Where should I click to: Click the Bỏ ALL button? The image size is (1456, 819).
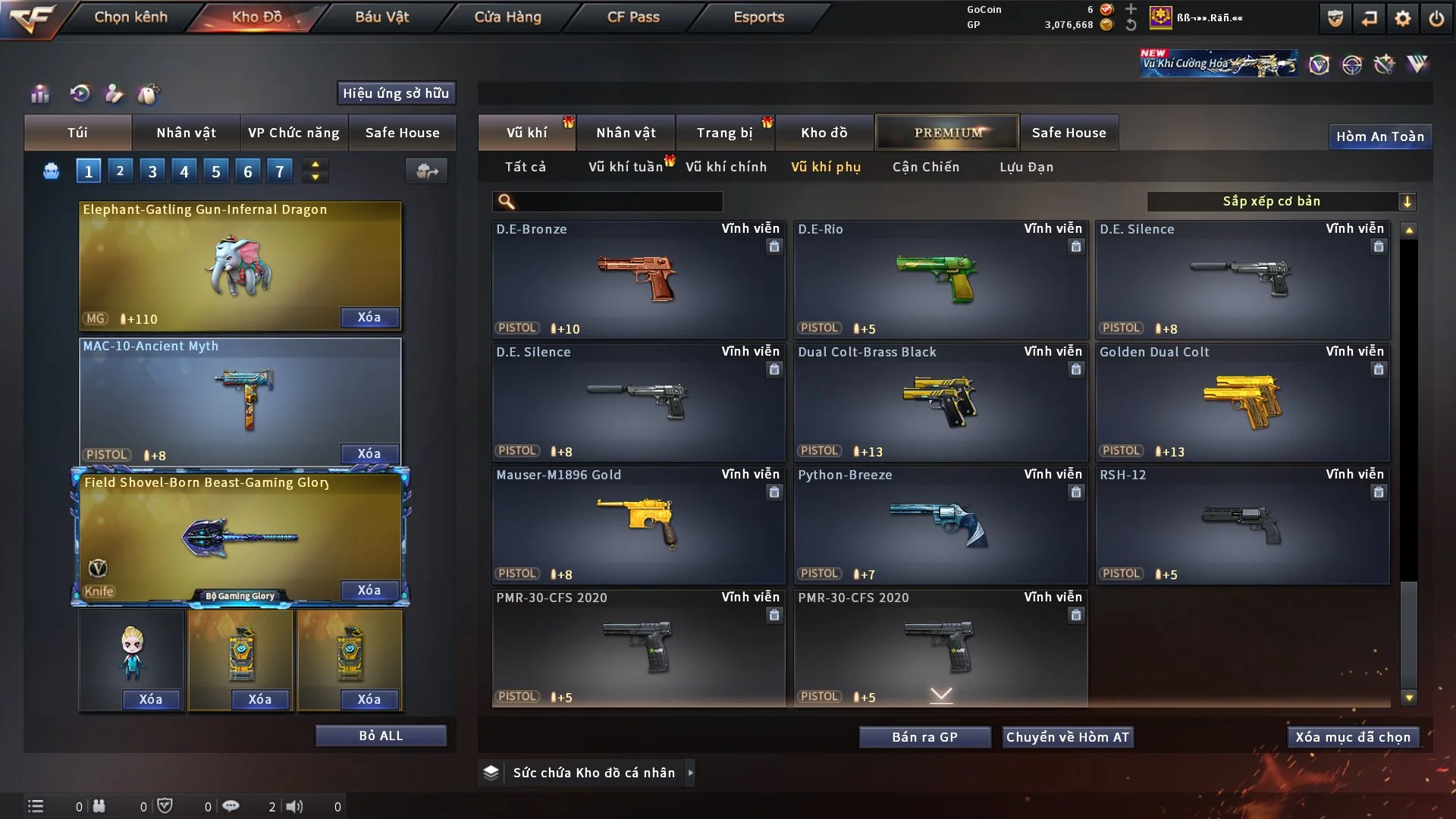tap(381, 736)
